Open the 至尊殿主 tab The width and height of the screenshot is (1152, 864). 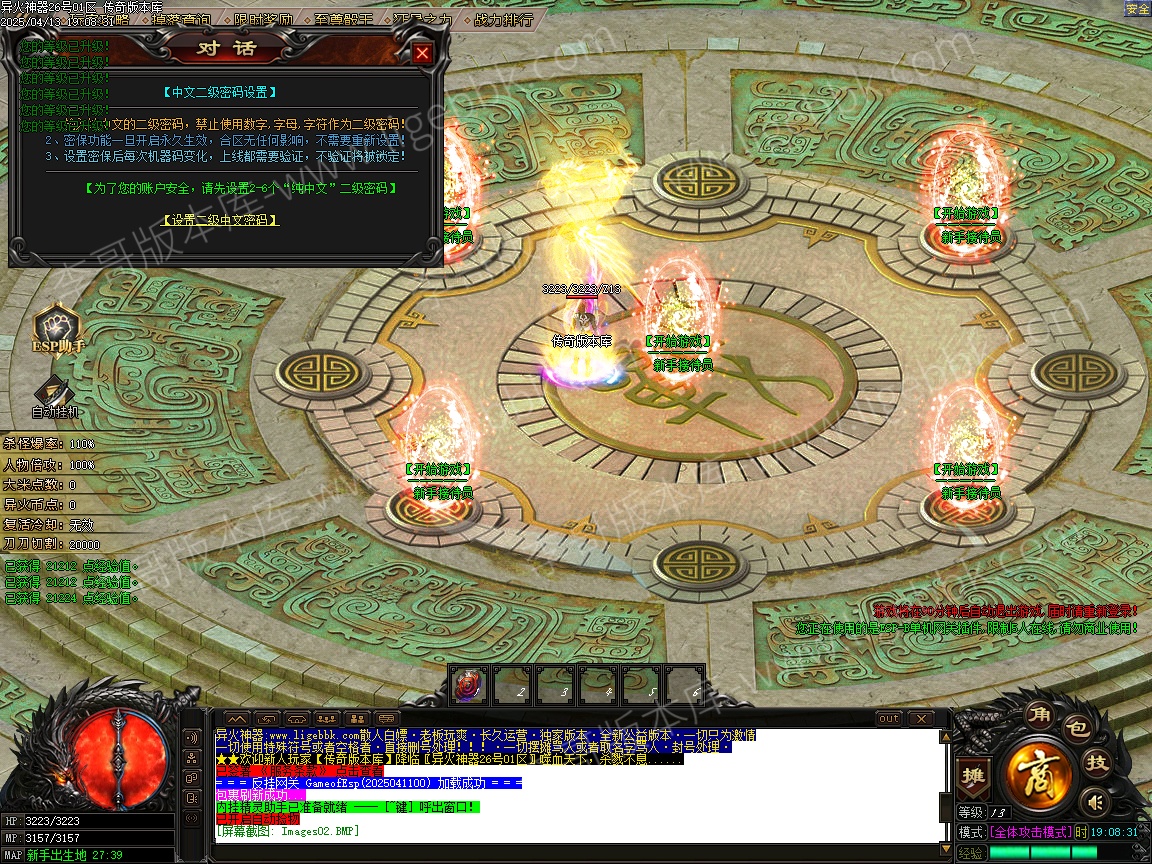point(343,19)
